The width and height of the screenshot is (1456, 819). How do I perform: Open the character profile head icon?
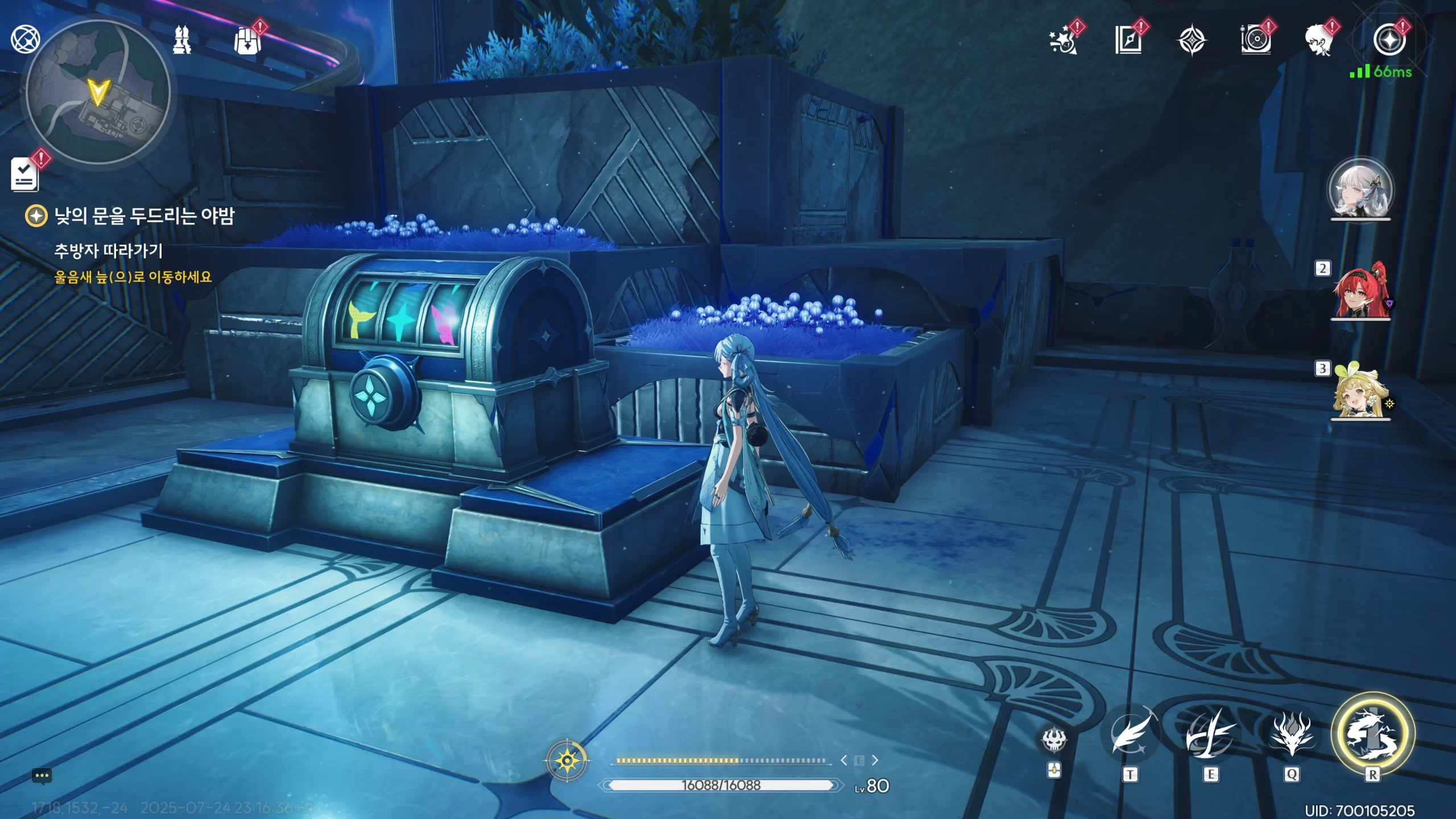point(1319,41)
